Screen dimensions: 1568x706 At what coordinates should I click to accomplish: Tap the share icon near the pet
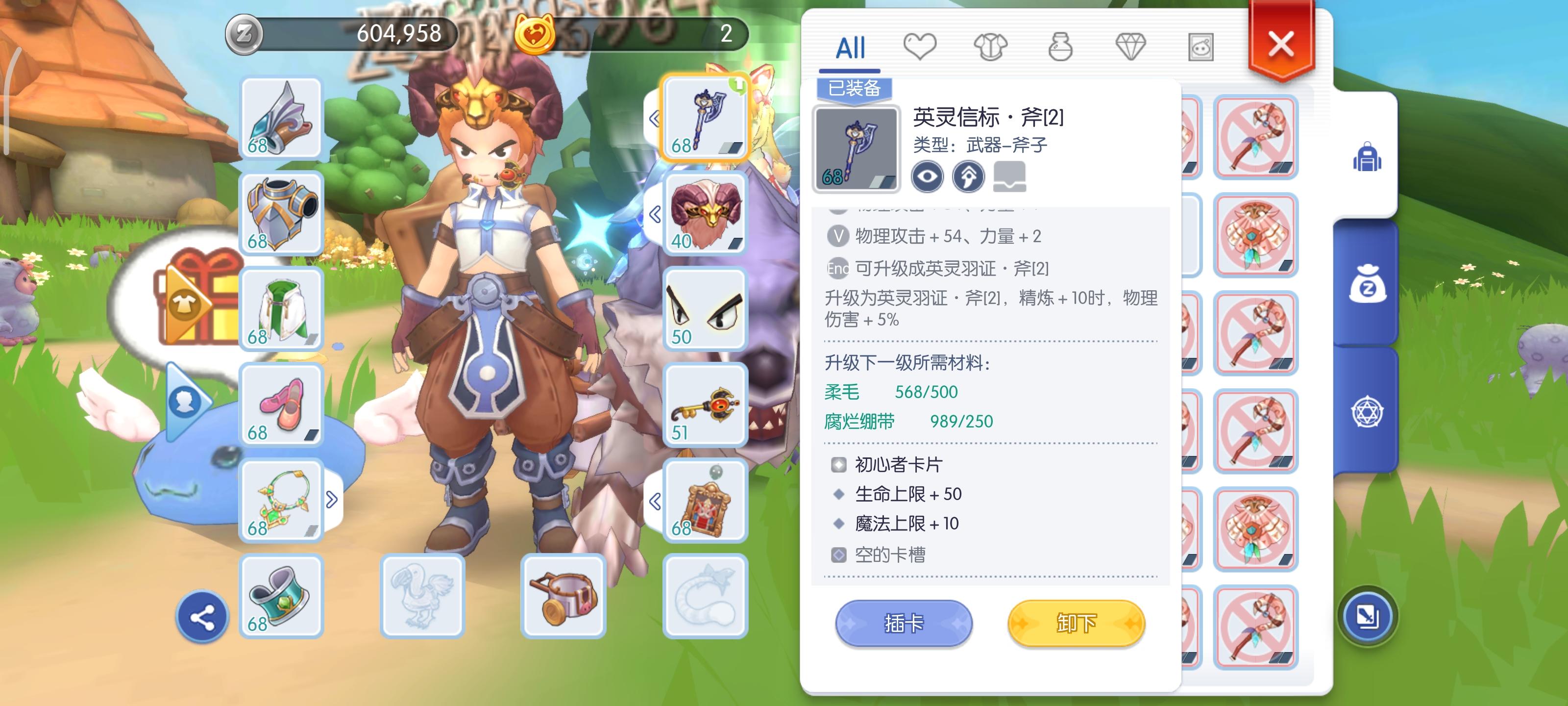(x=204, y=616)
